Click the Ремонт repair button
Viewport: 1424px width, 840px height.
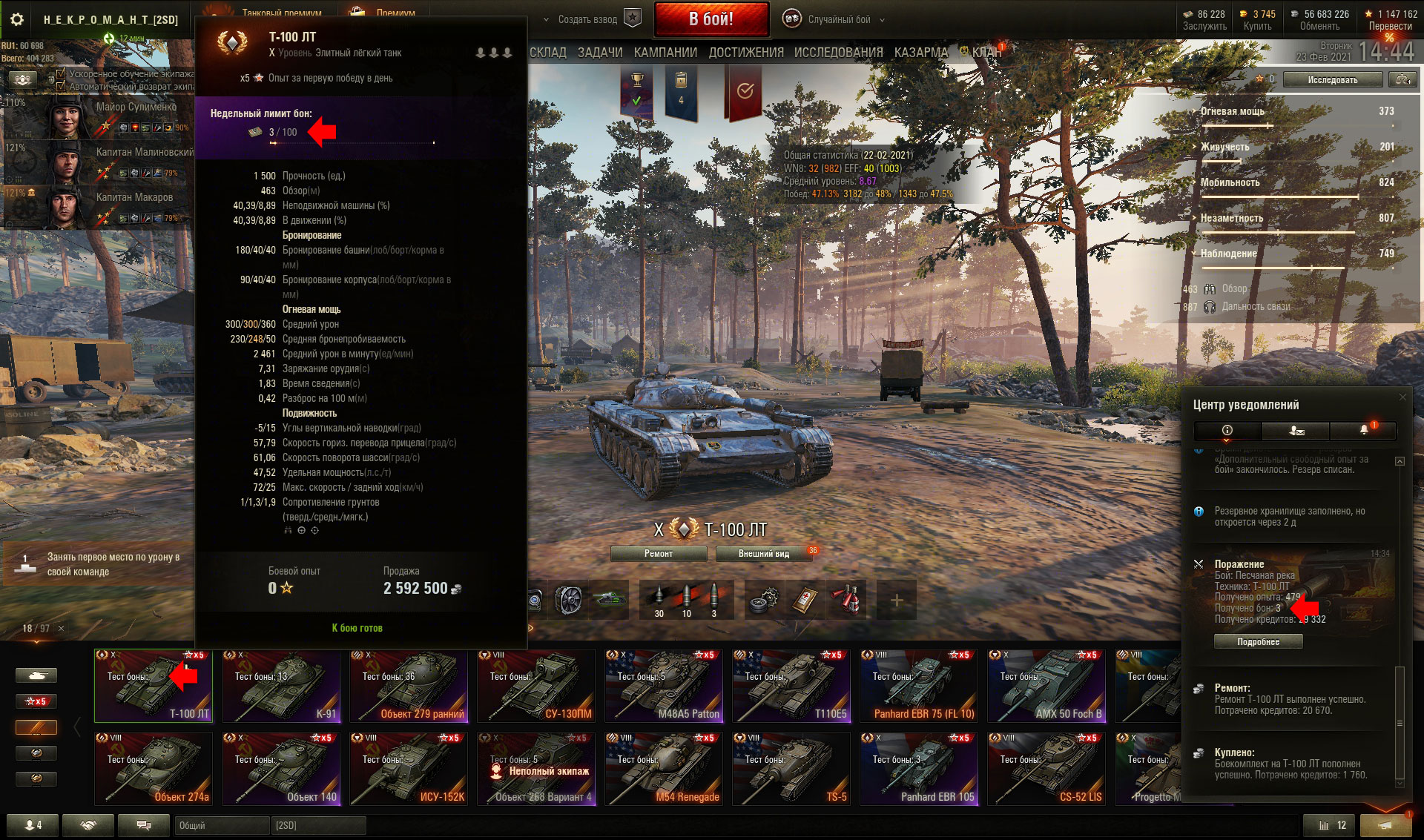pyautogui.click(x=658, y=554)
